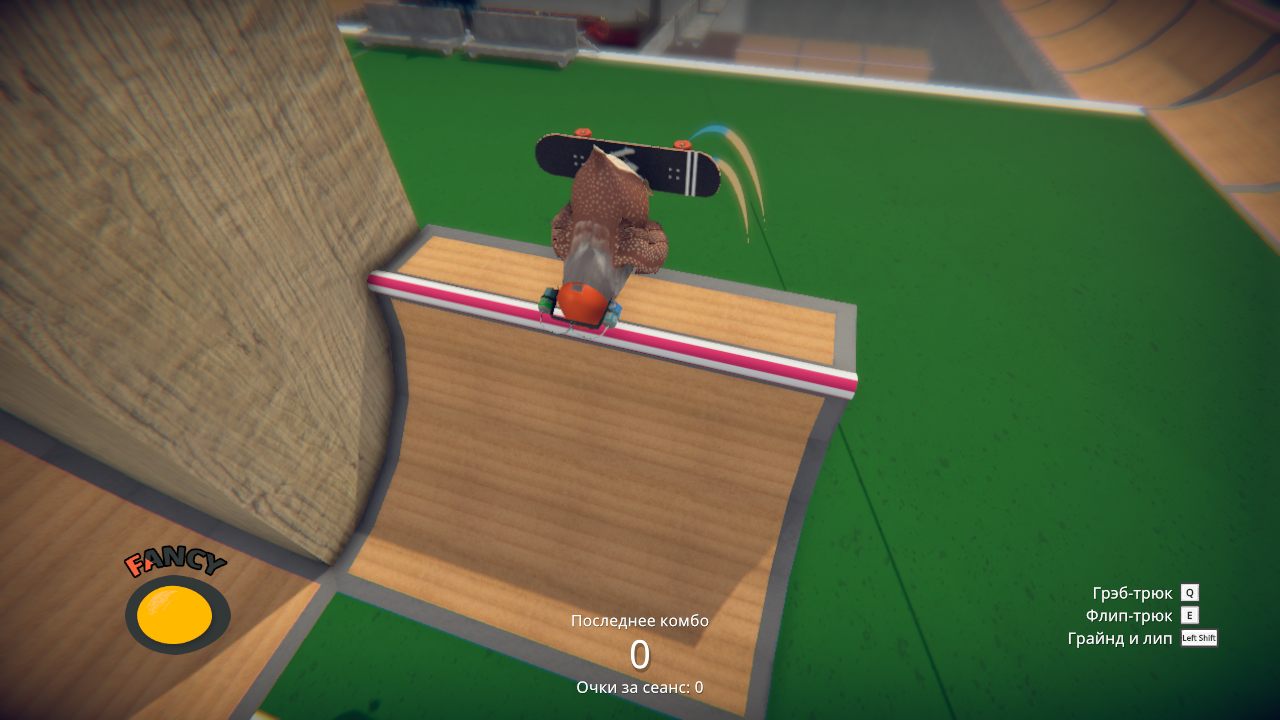Click the Очки за сеанс score link
This screenshot has height=720, width=1280.
click(x=638, y=688)
